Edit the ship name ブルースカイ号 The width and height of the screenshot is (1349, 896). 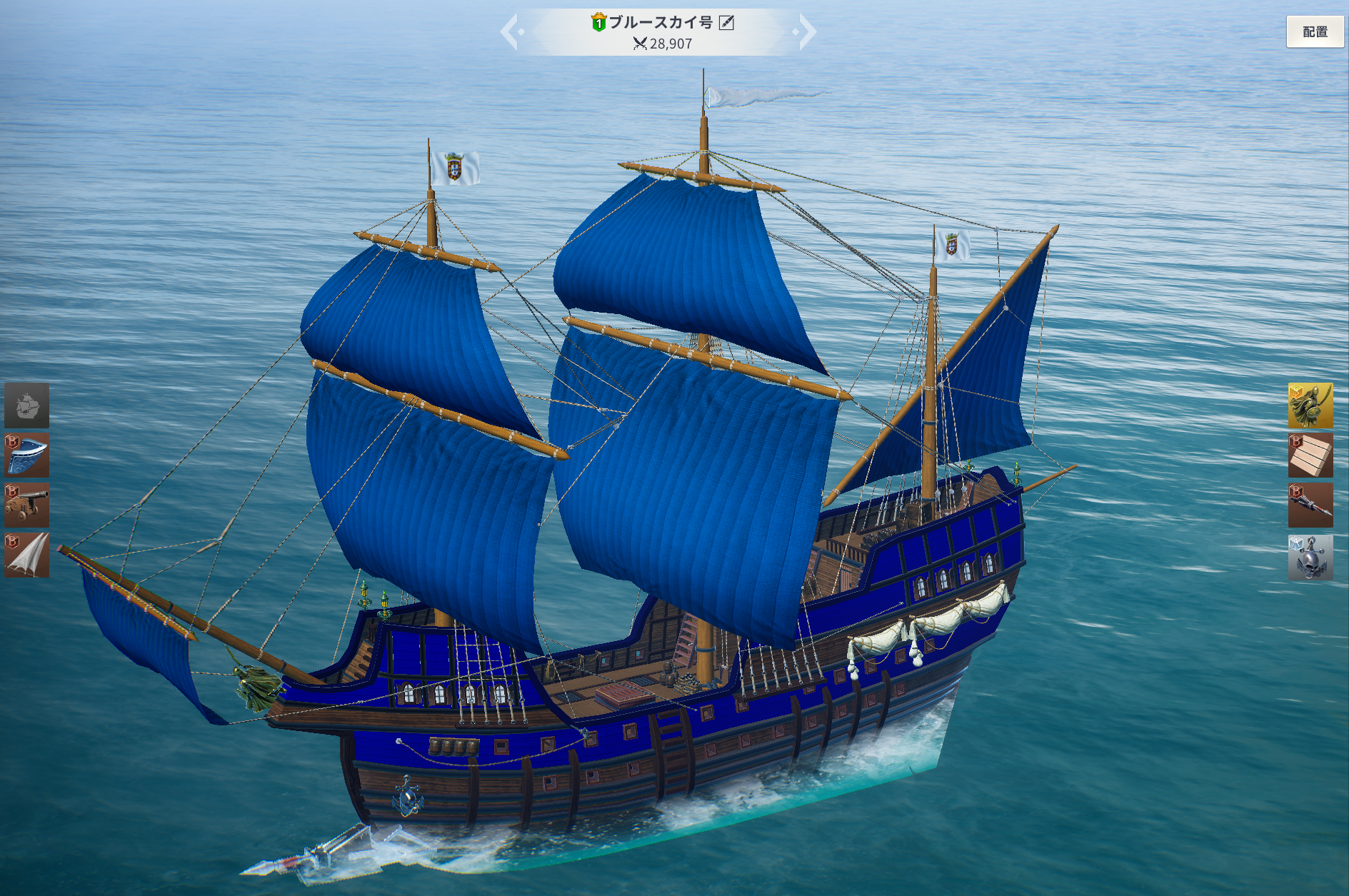[726, 23]
